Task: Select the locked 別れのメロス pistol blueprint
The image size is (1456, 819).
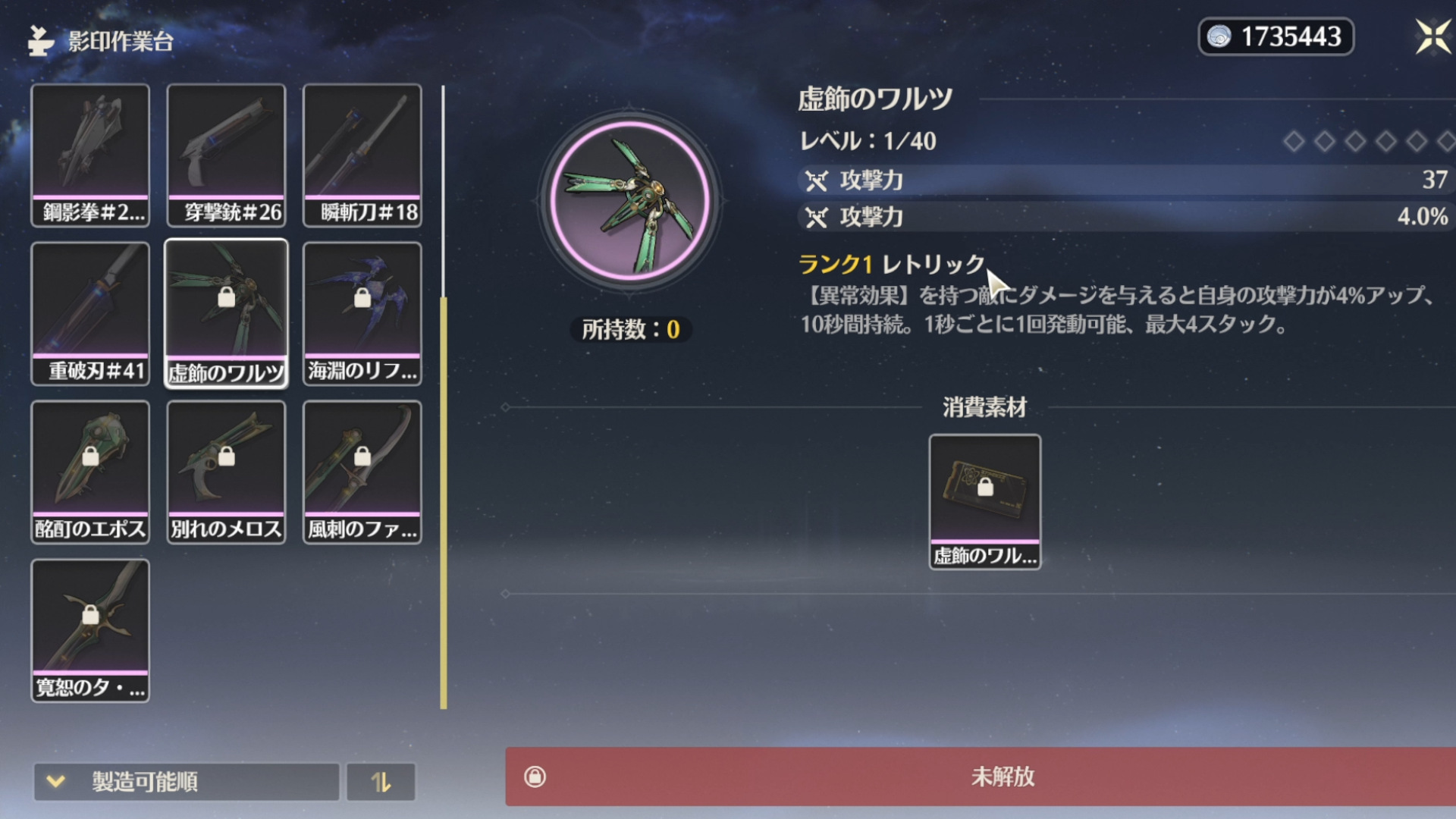Action: tap(226, 472)
